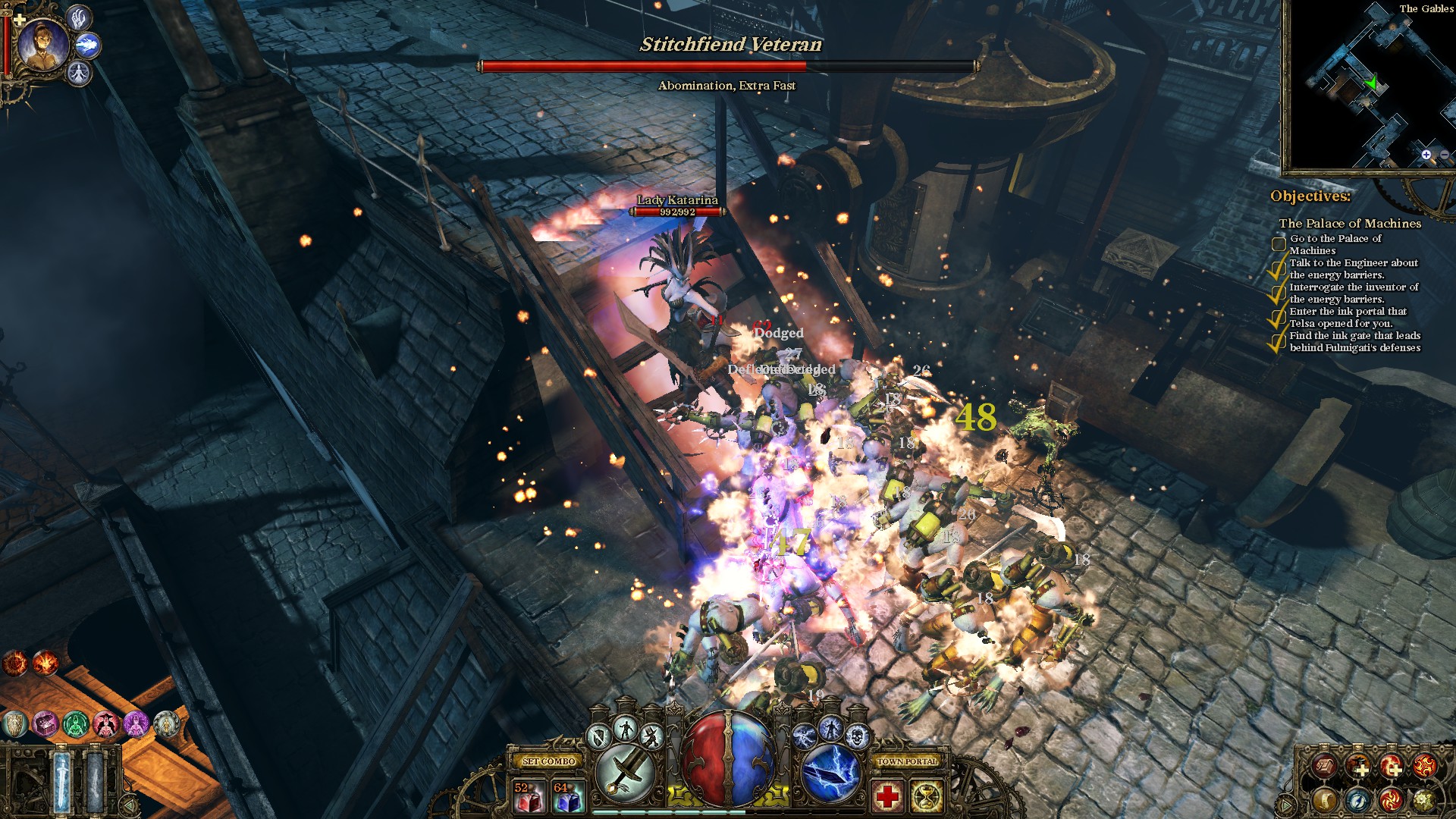Image resolution: width=1456 pixels, height=819 pixels.
Task: Use the Town Portal button
Action: [x=907, y=761]
